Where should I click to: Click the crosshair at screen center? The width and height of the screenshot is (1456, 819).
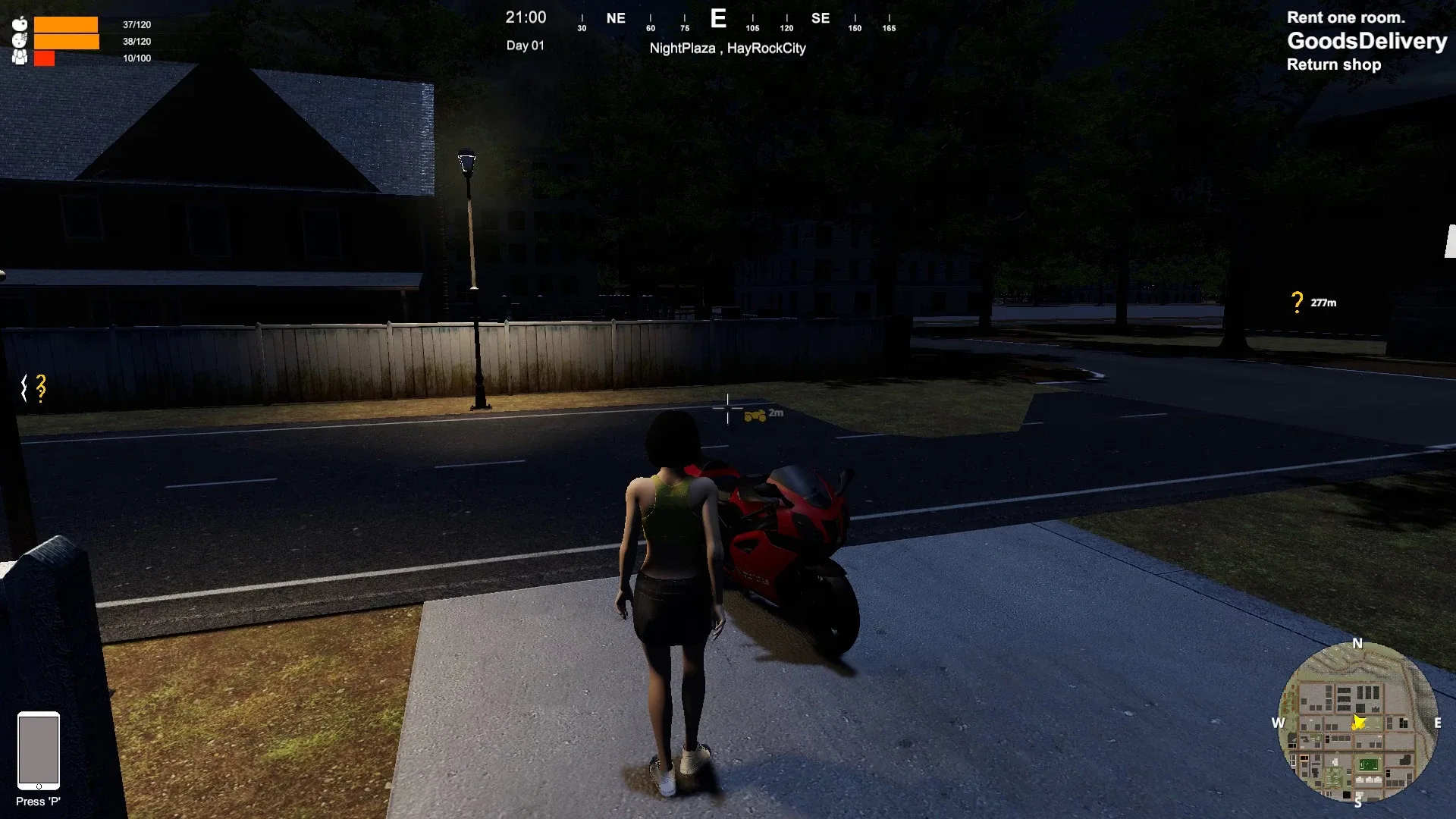click(x=726, y=408)
